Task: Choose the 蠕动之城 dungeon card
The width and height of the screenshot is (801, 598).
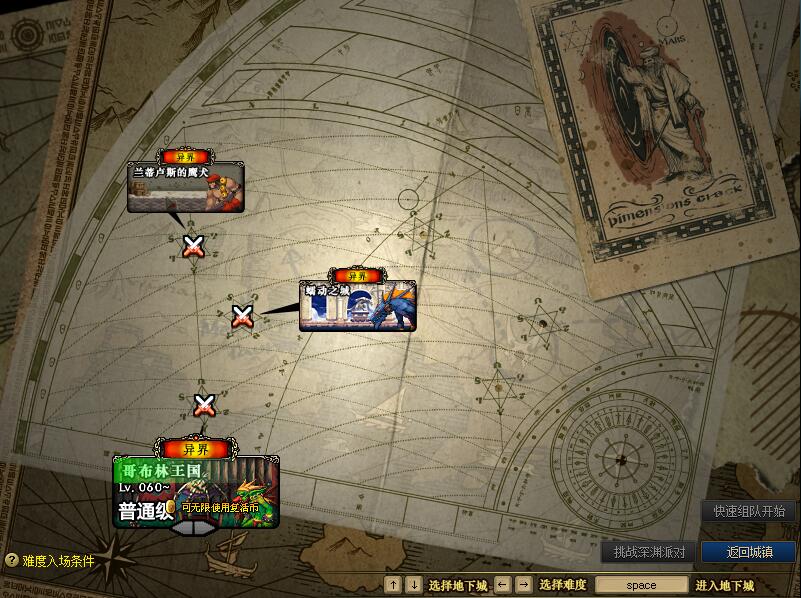Action: [x=357, y=306]
